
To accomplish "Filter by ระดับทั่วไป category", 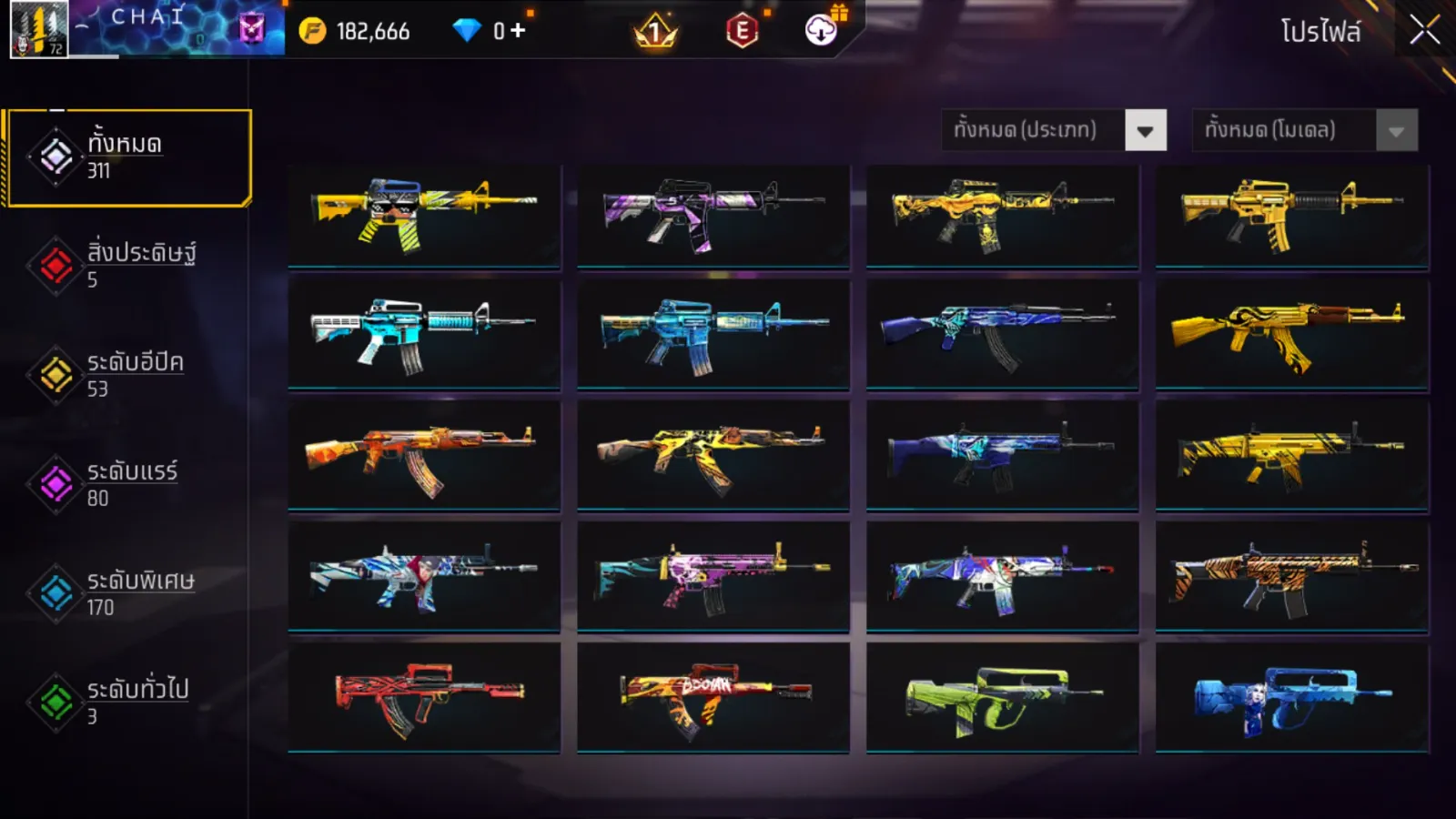I will tap(127, 702).
